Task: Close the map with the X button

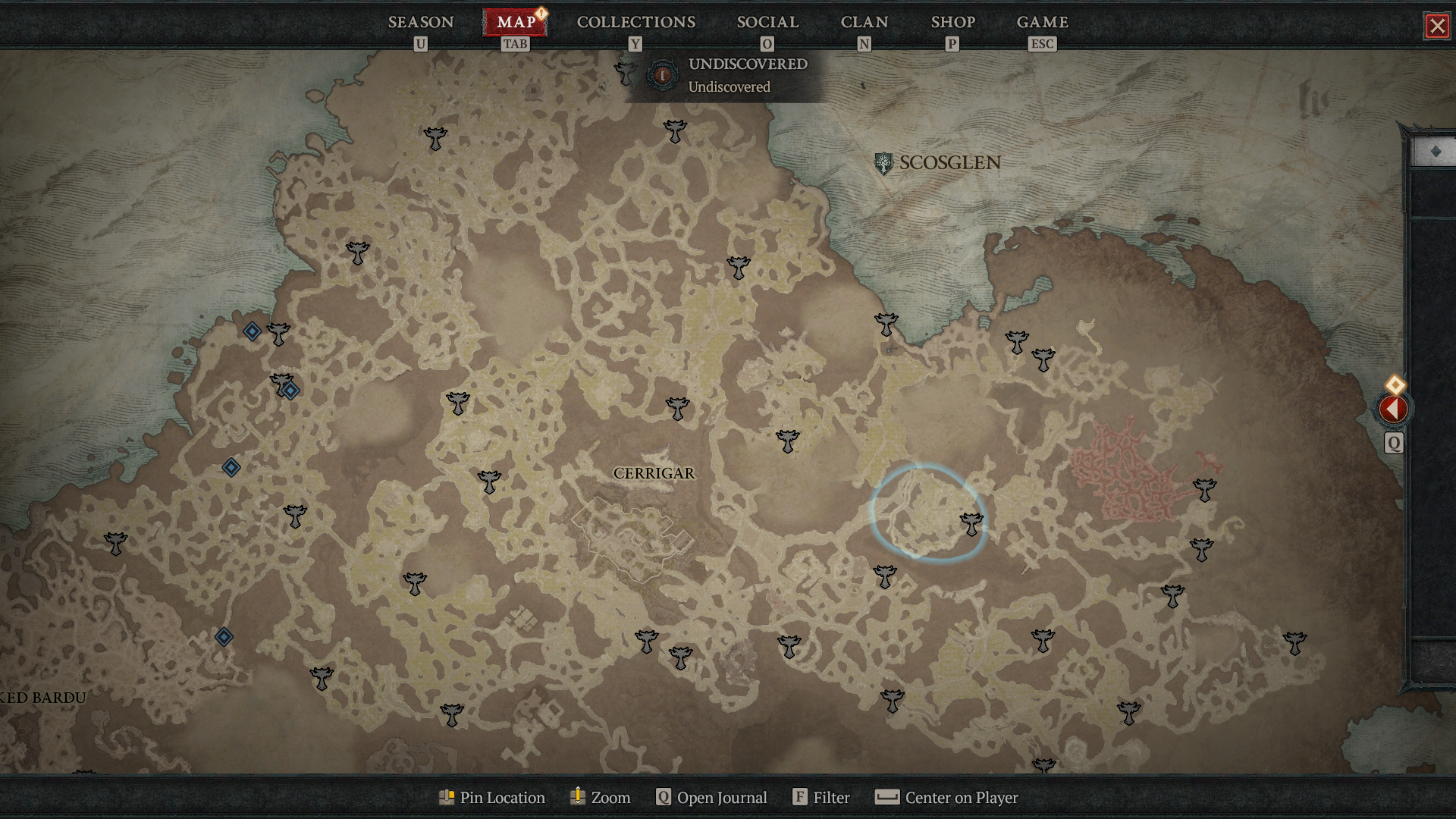Action: point(1438,26)
